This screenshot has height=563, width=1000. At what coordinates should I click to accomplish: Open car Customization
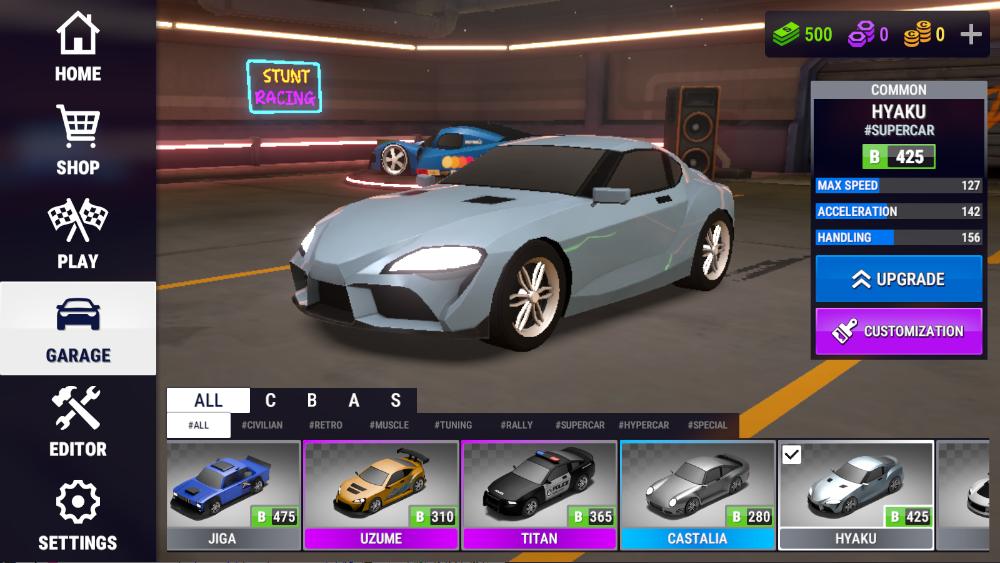pos(898,331)
